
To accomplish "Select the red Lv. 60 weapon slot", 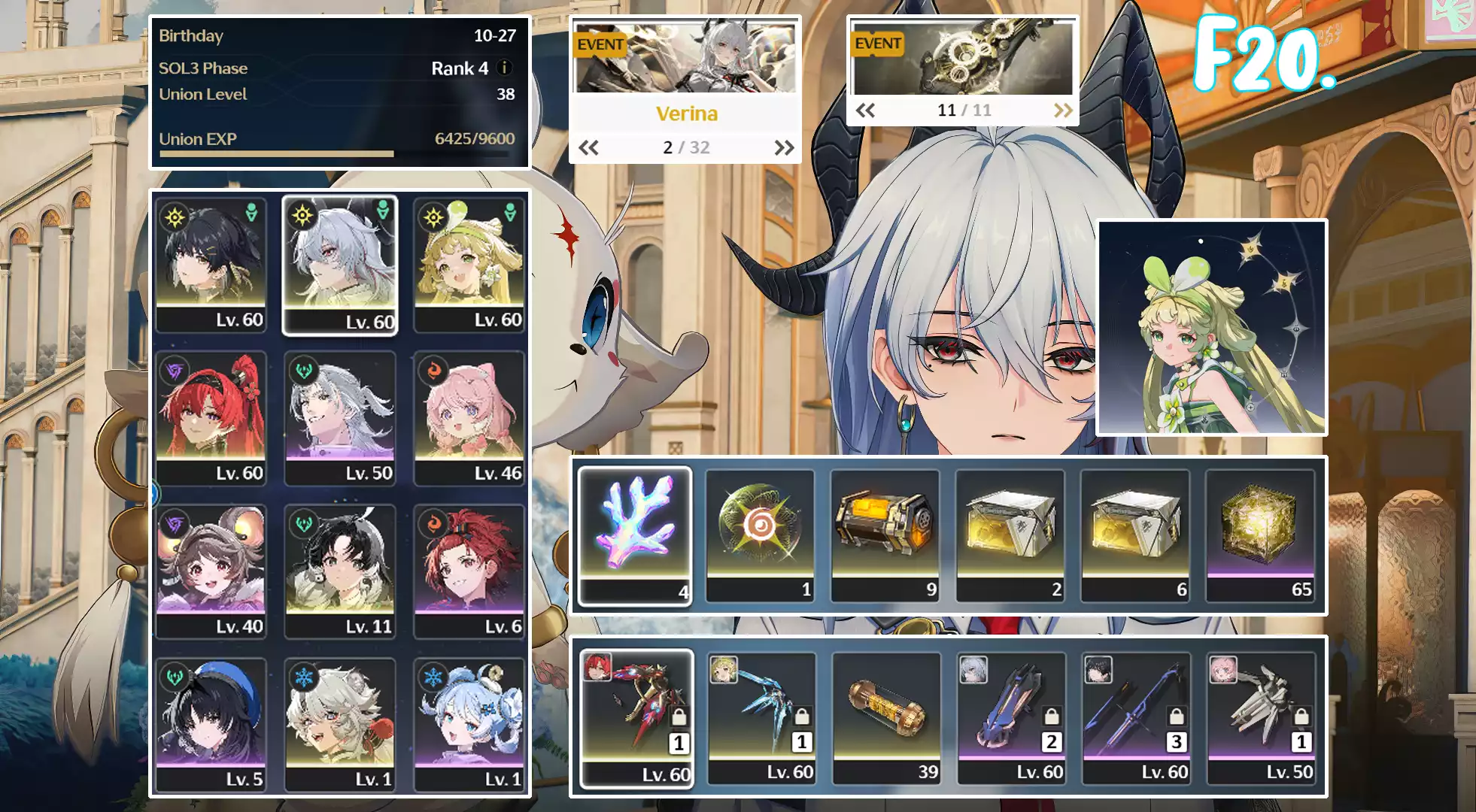I will (x=636, y=718).
